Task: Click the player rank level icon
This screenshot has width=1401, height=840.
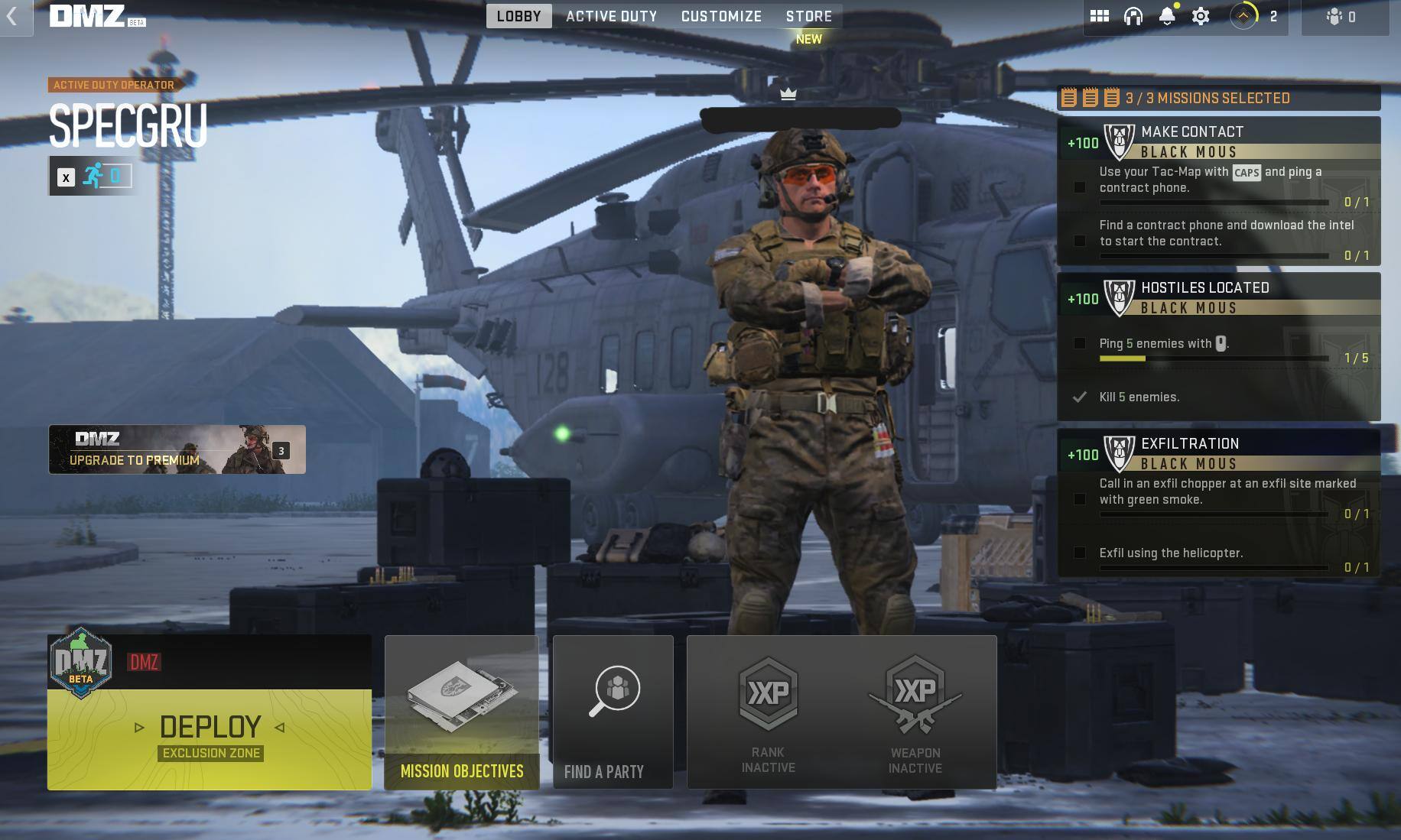Action: tap(1244, 16)
